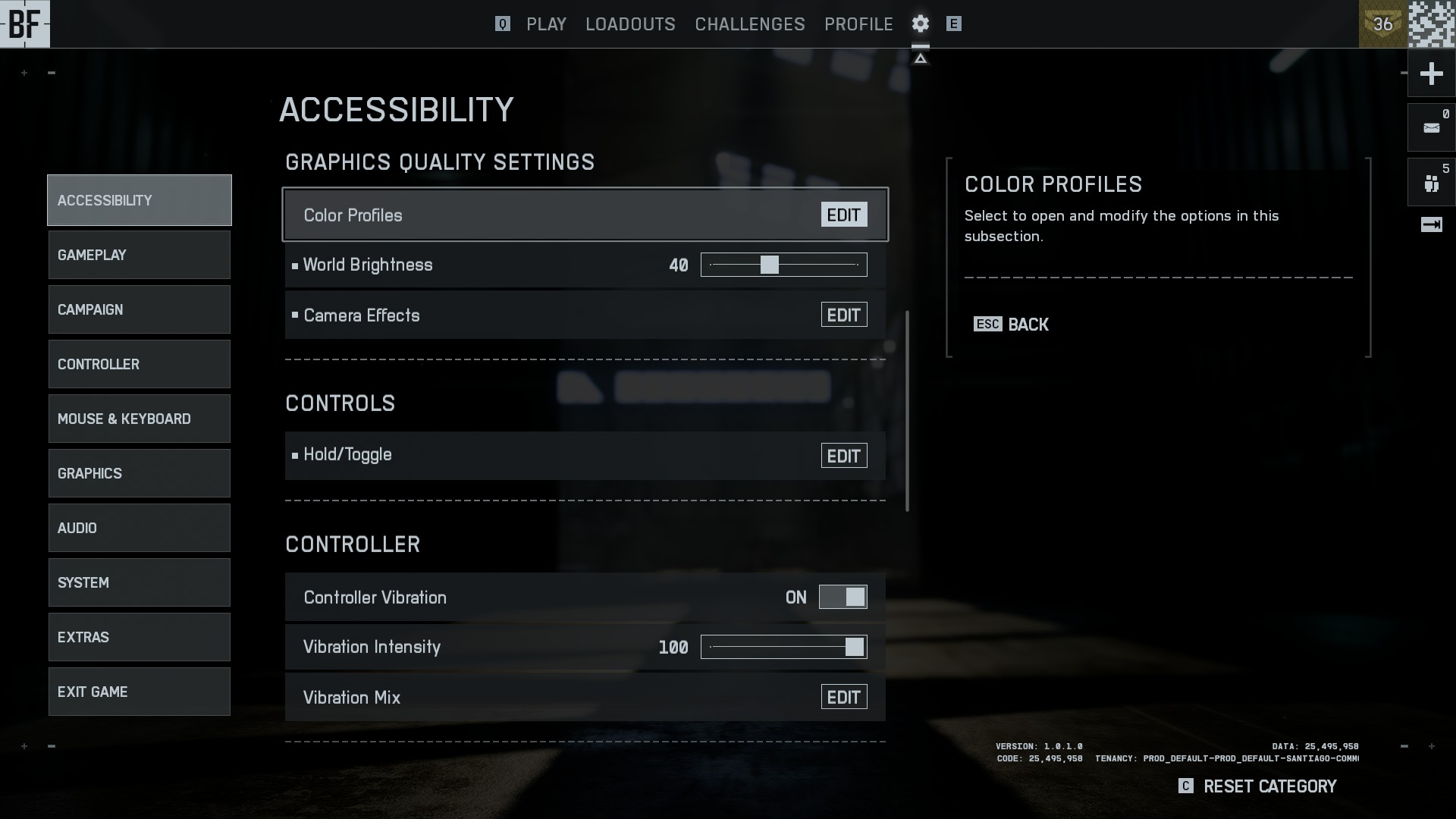Go to Controller settings category
The image size is (1456, 819).
(x=139, y=364)
